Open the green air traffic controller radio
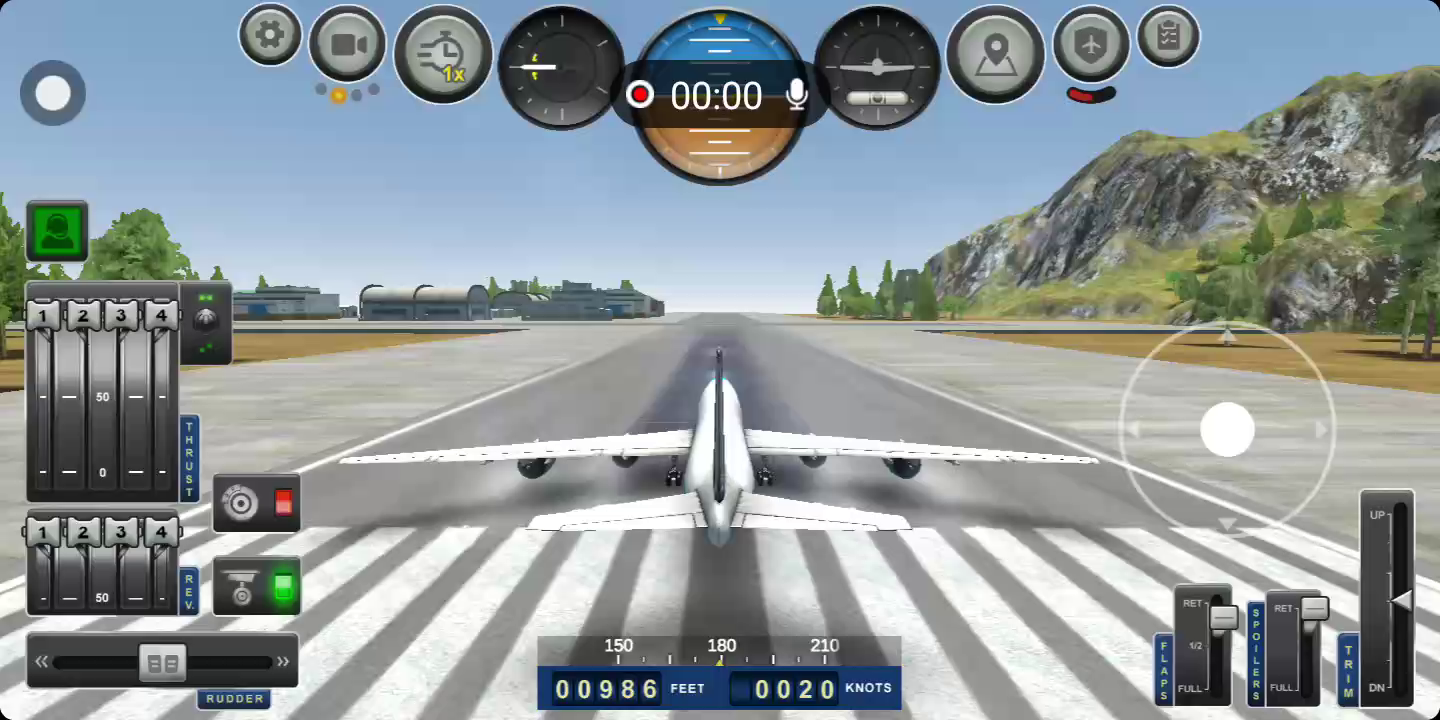This screenshot has height=720, width=1440. (57, 231)
